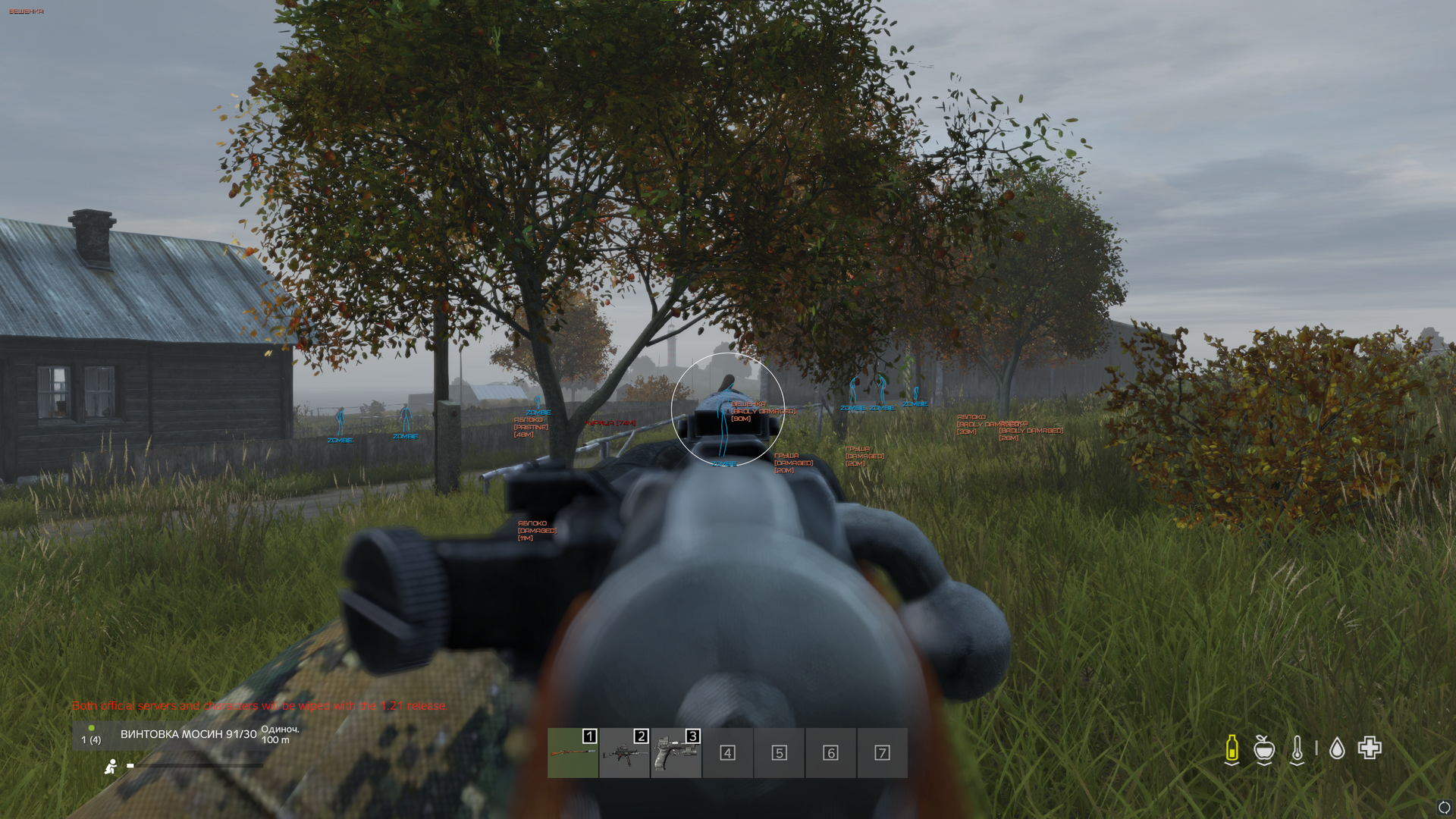Choose empty hotbar slot 5
This screenshot has height=819, width=1456.
point(779,753)
